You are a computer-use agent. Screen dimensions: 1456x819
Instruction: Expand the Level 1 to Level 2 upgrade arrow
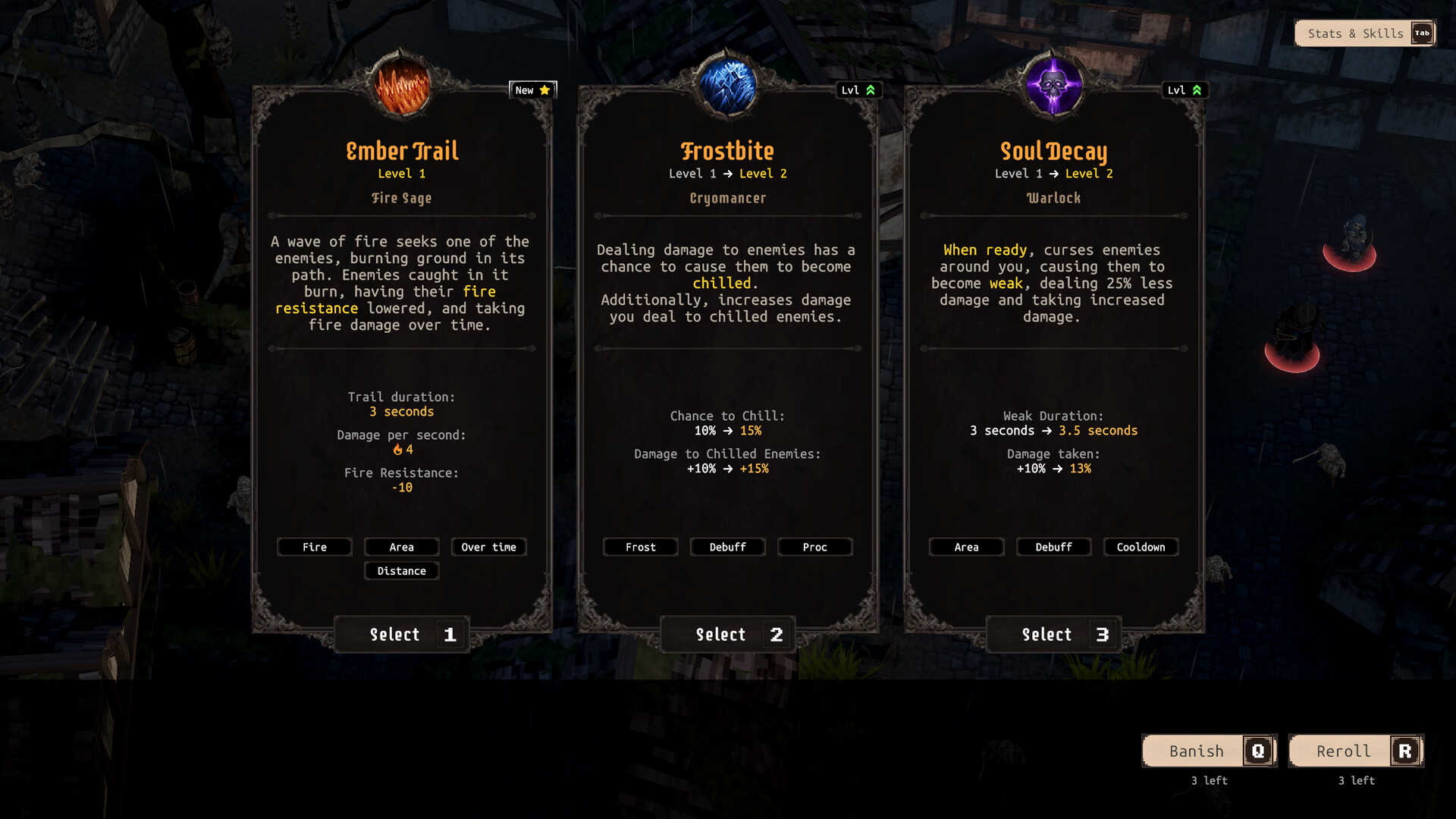click(729, 174)
